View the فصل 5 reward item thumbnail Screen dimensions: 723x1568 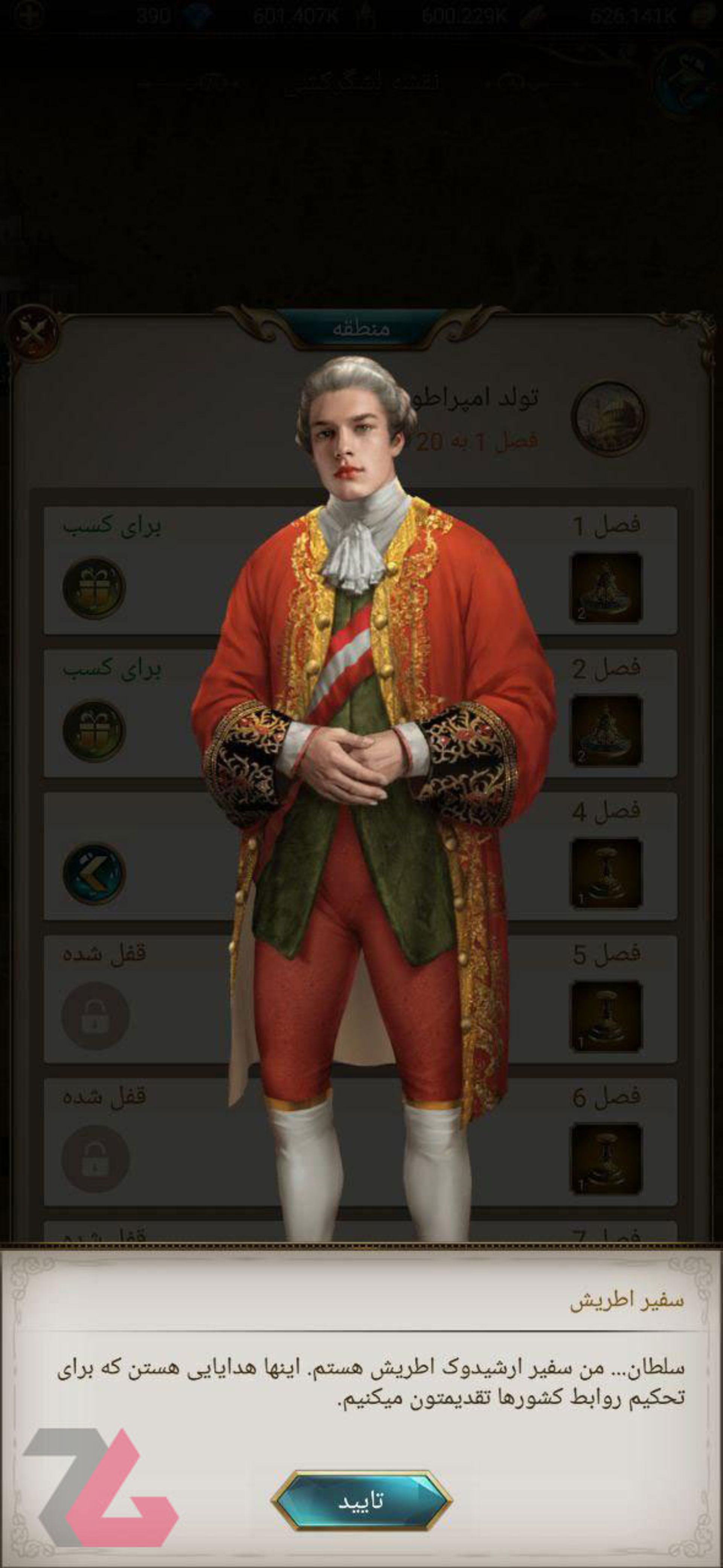(606, 1015)
